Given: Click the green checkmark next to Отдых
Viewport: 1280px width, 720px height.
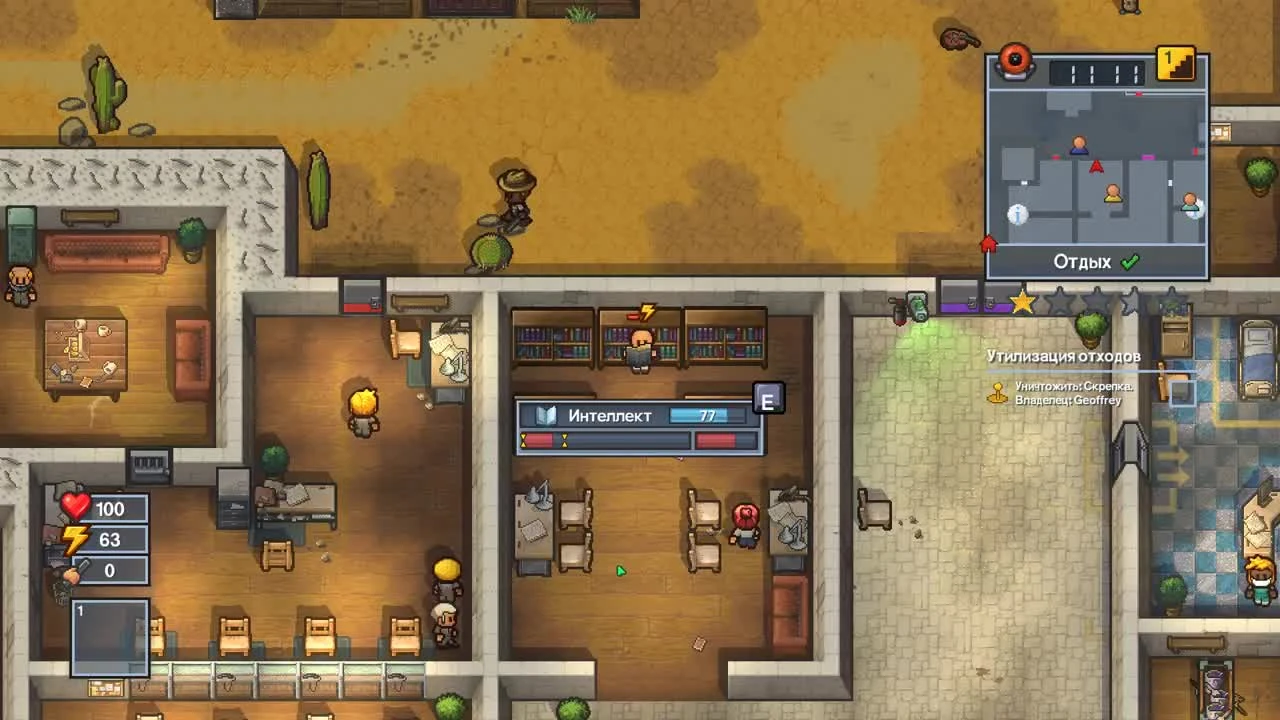Looking at the screenshot, I should [x=1131, y=261].
